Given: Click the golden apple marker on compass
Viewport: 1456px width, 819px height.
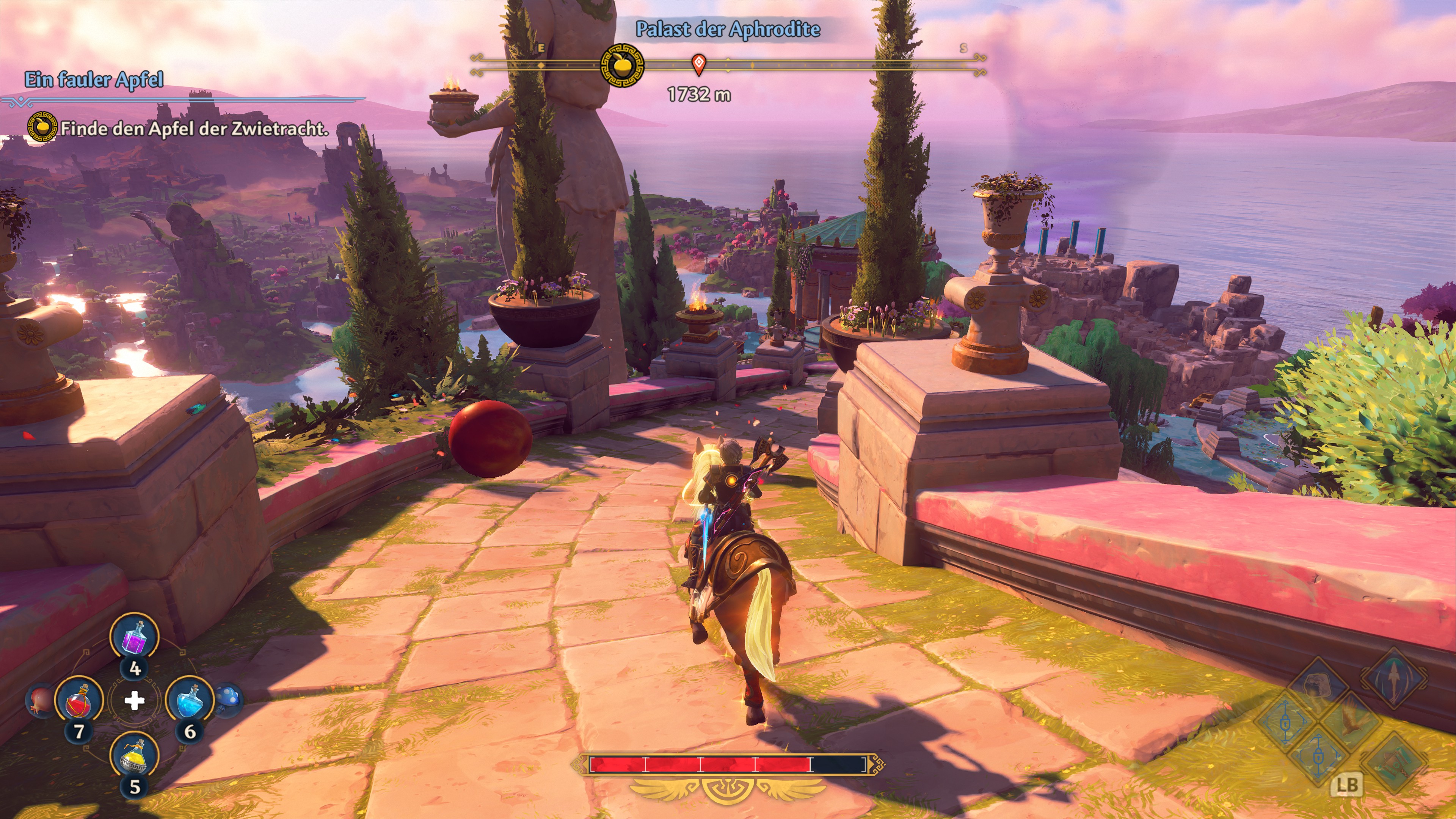Looking at the screenshot, I should coord(622,66).
